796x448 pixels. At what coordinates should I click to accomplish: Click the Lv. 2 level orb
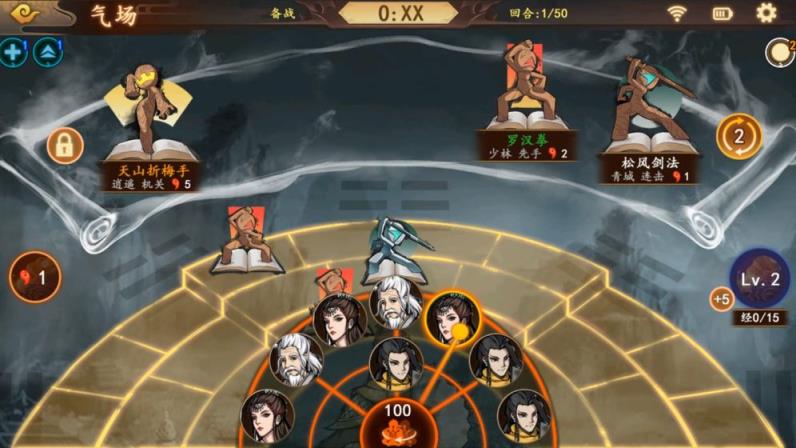[760, 278]
